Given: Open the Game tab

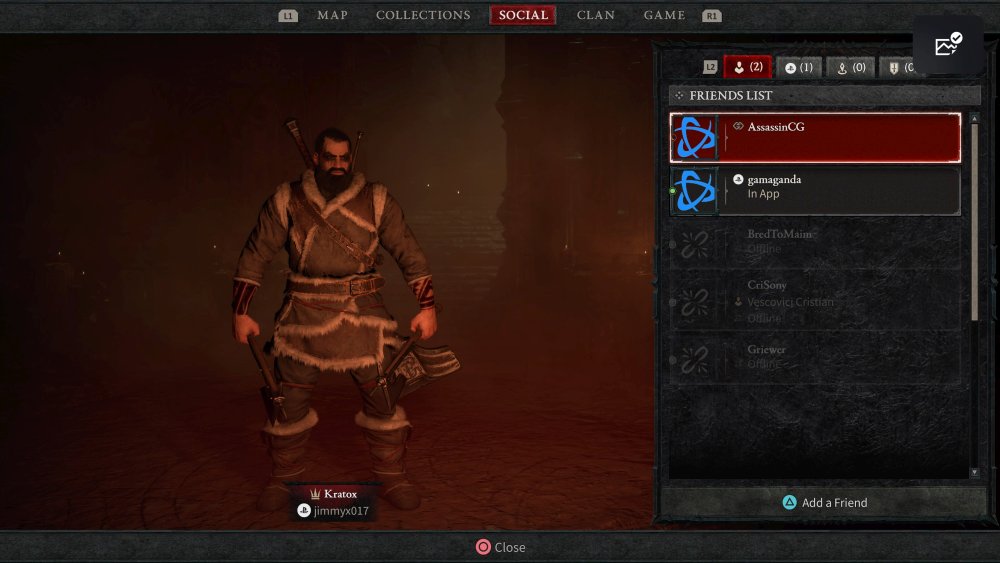Looking at the screenshot, I should [664, 15].
